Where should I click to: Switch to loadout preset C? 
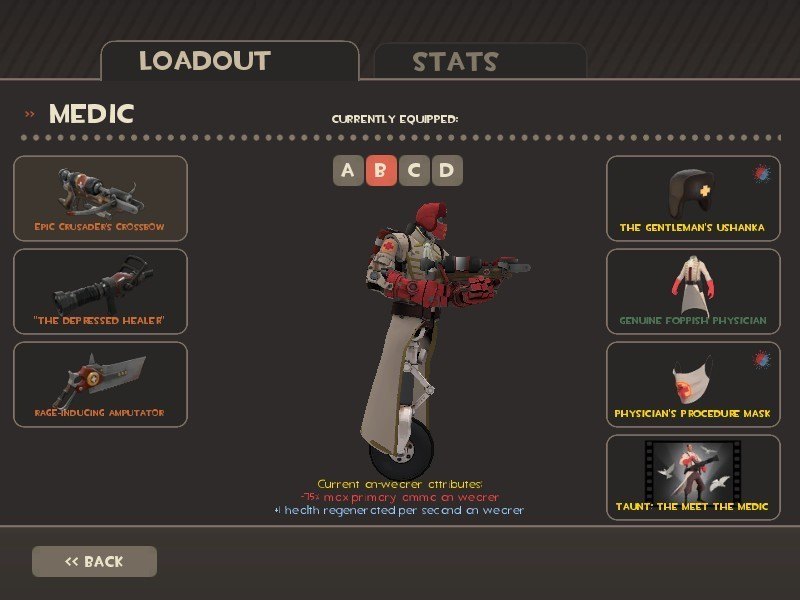(414, 171)
